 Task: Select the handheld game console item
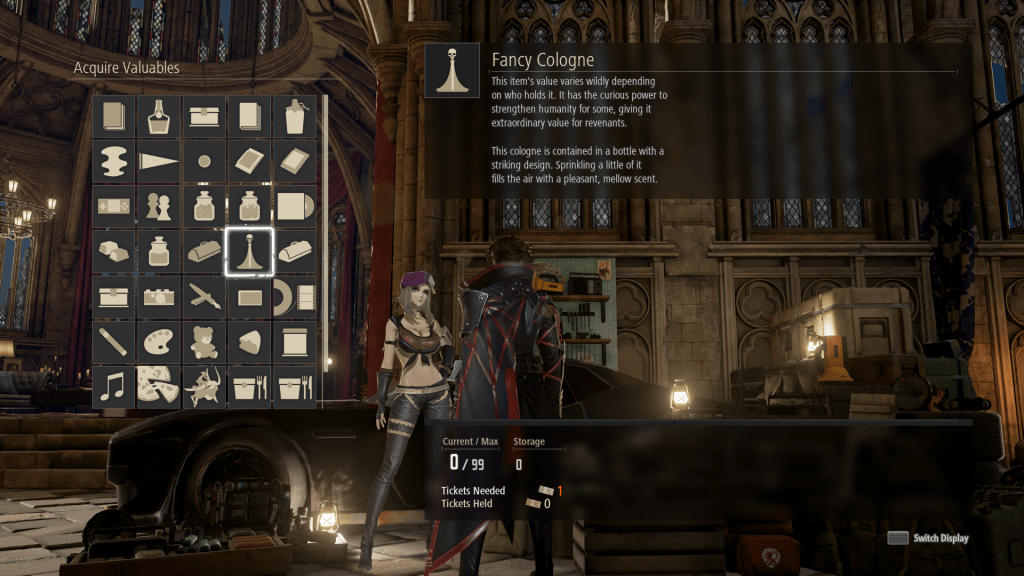(x=113, y=206)
